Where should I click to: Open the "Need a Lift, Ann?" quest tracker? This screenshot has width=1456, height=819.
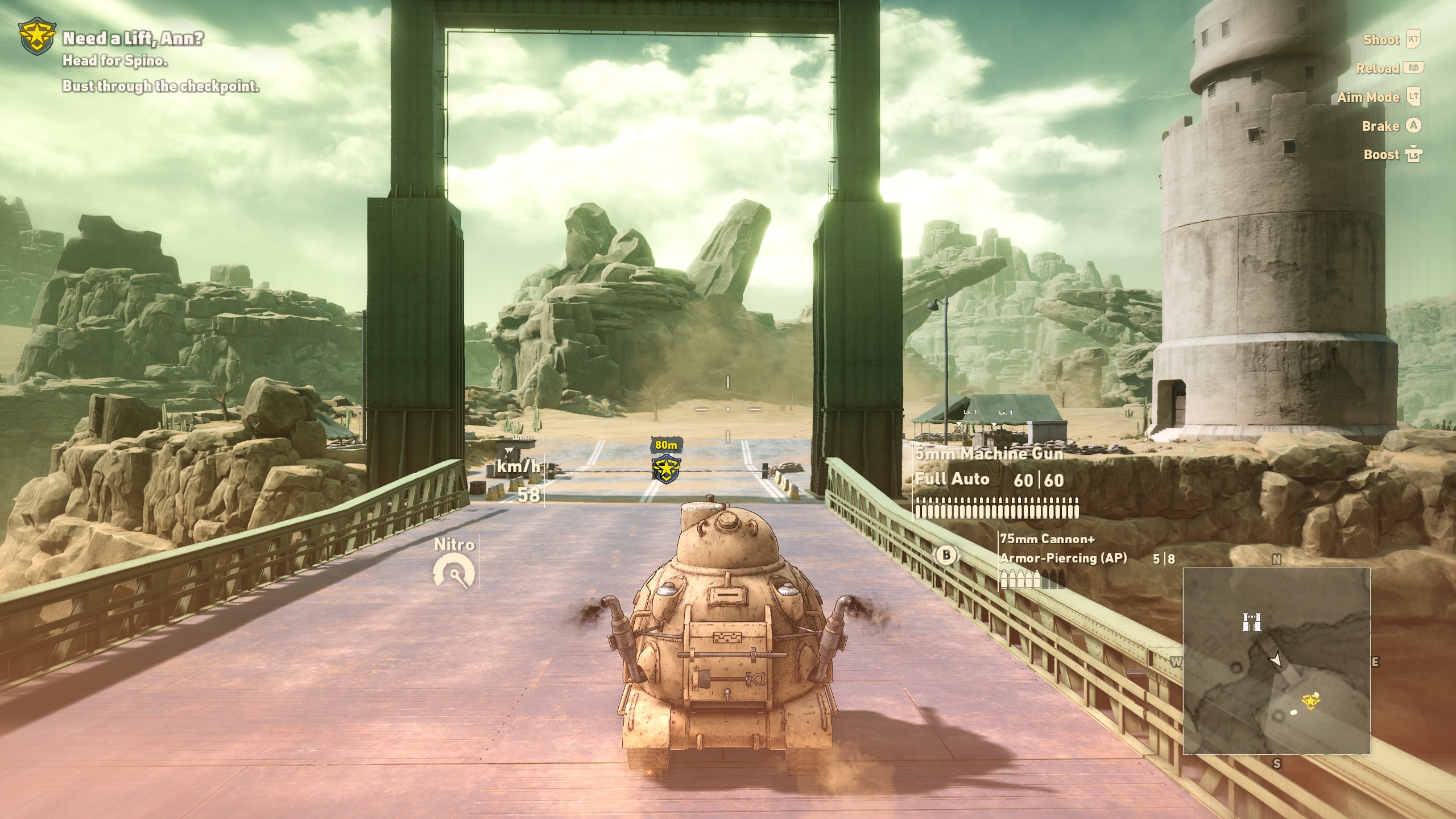pyautogui.click(x=133, y=39)
